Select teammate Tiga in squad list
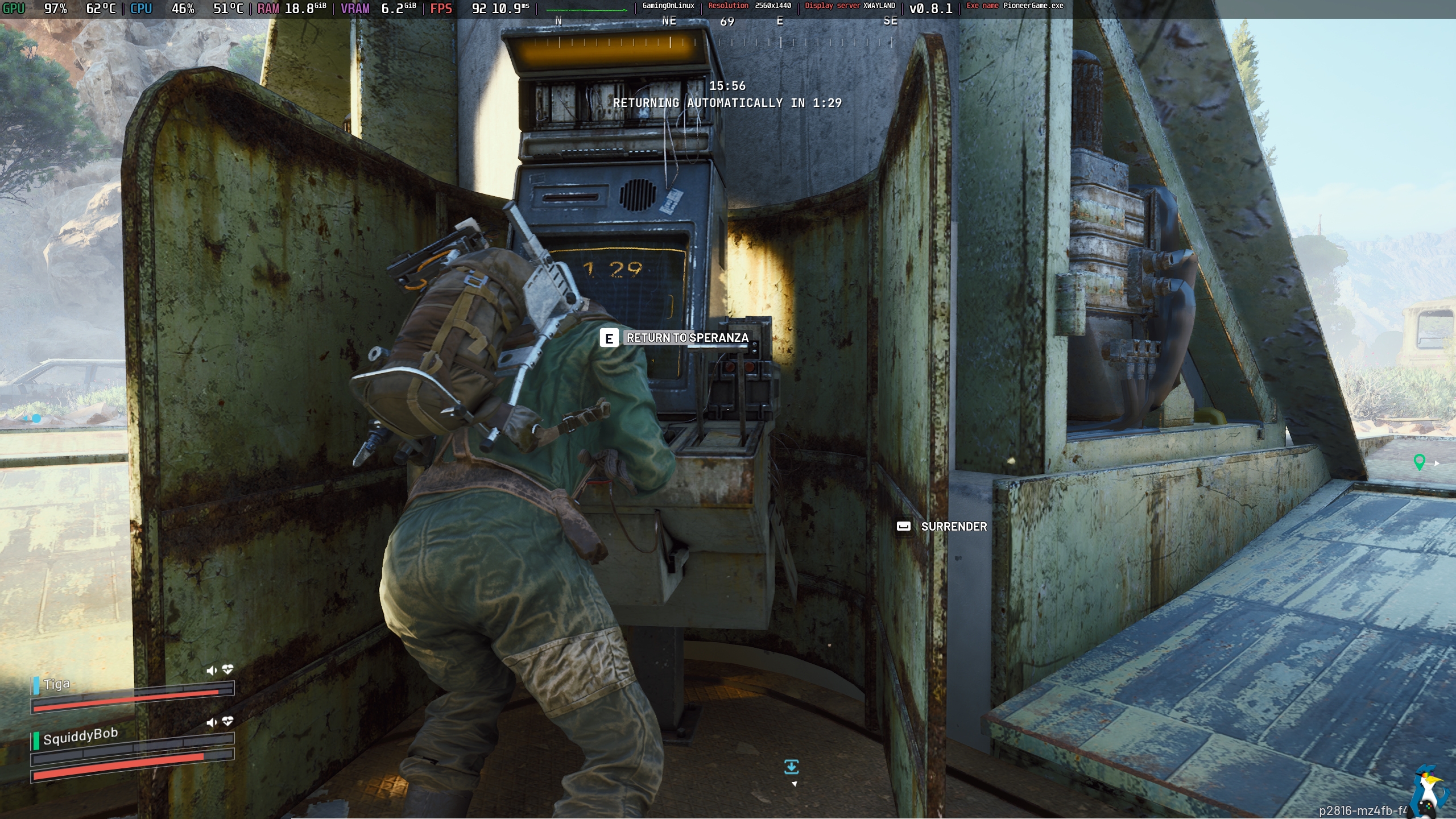The height and width of the screenshot is (819, 1456). 57,684
